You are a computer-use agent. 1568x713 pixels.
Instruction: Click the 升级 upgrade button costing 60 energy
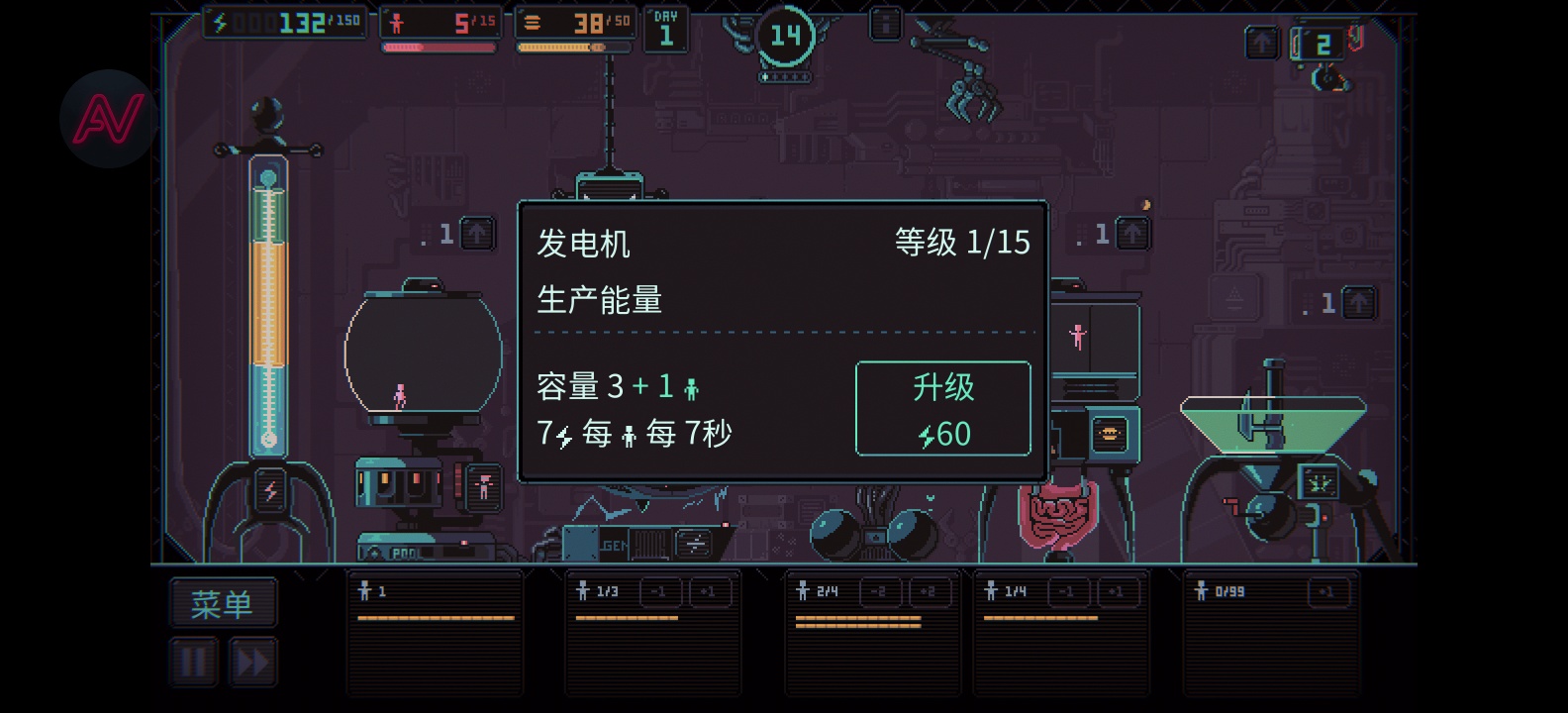point(941,408)
